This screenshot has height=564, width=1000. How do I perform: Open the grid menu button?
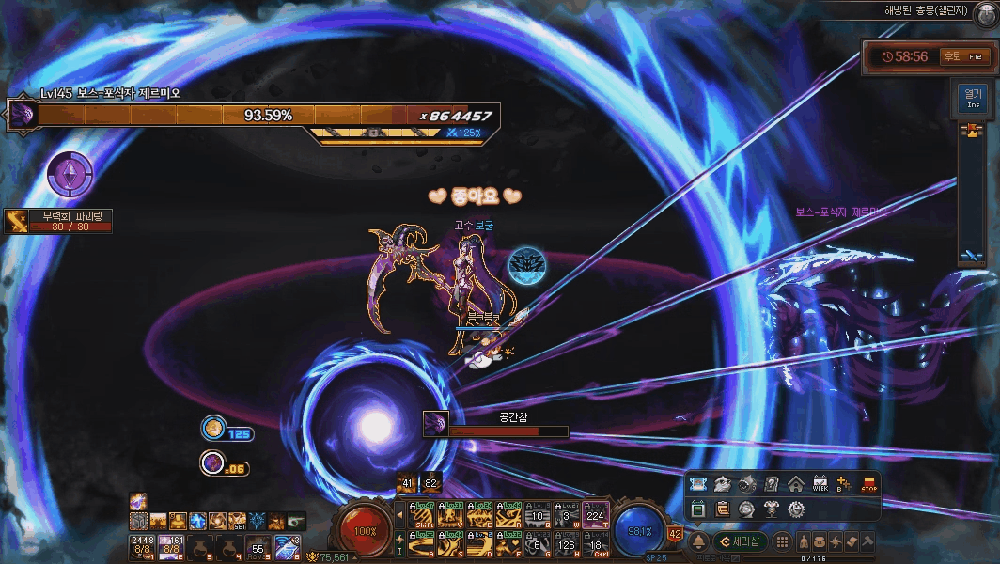784,541
